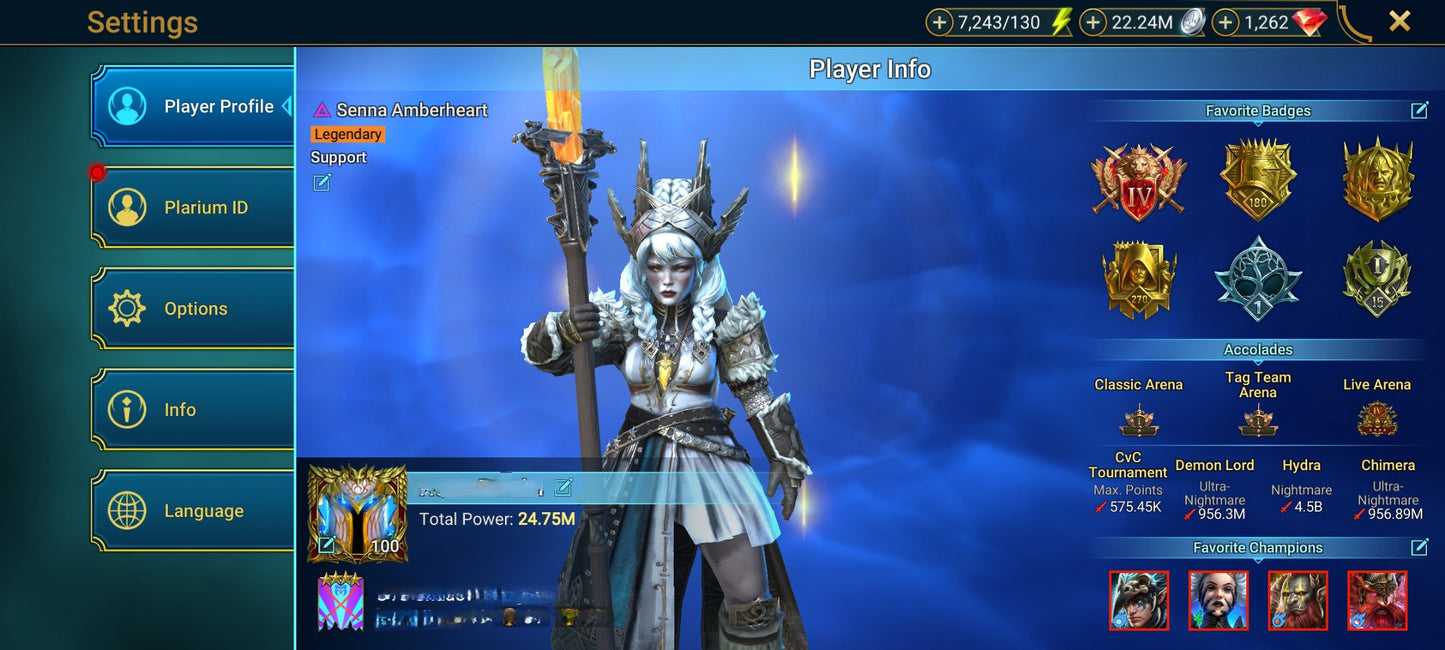This screenshot has width=1445, height=650.
Task: Add silver using the plus button
Action: tap(1093, 22)
